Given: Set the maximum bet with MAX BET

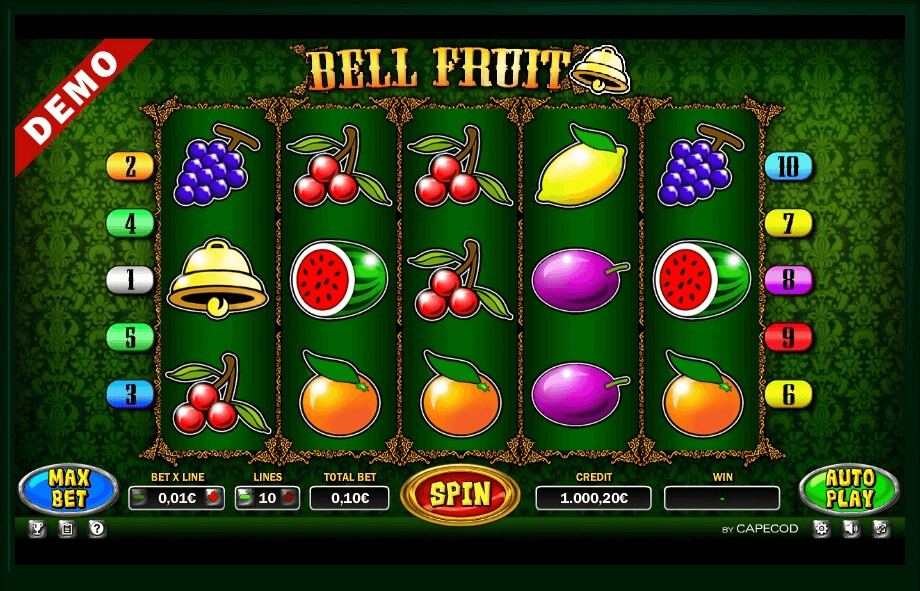Looking at the screenshot, I should coord(69,489).
